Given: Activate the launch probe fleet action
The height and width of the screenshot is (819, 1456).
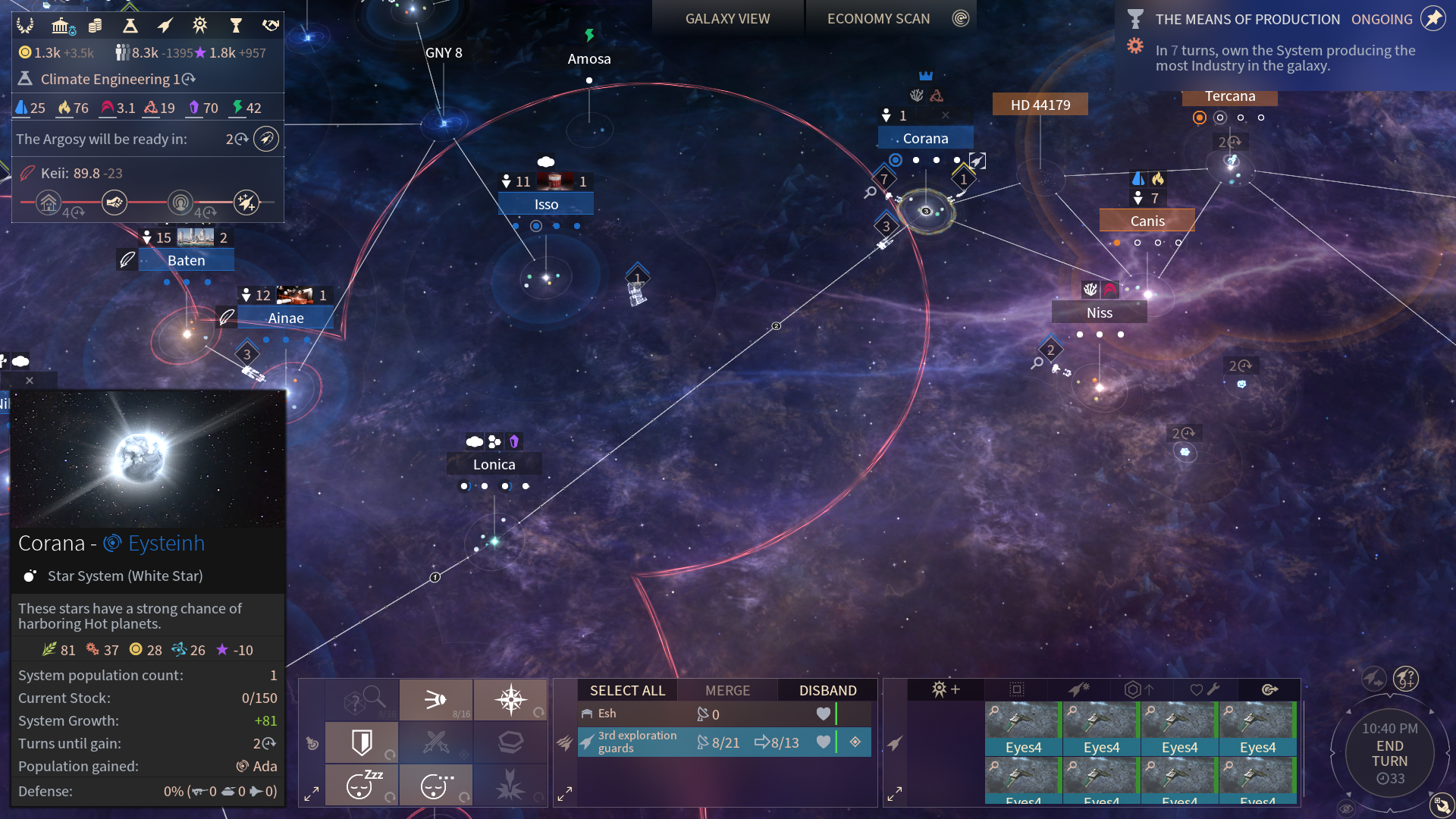Looking at the screenshot, I should [436, 699].
